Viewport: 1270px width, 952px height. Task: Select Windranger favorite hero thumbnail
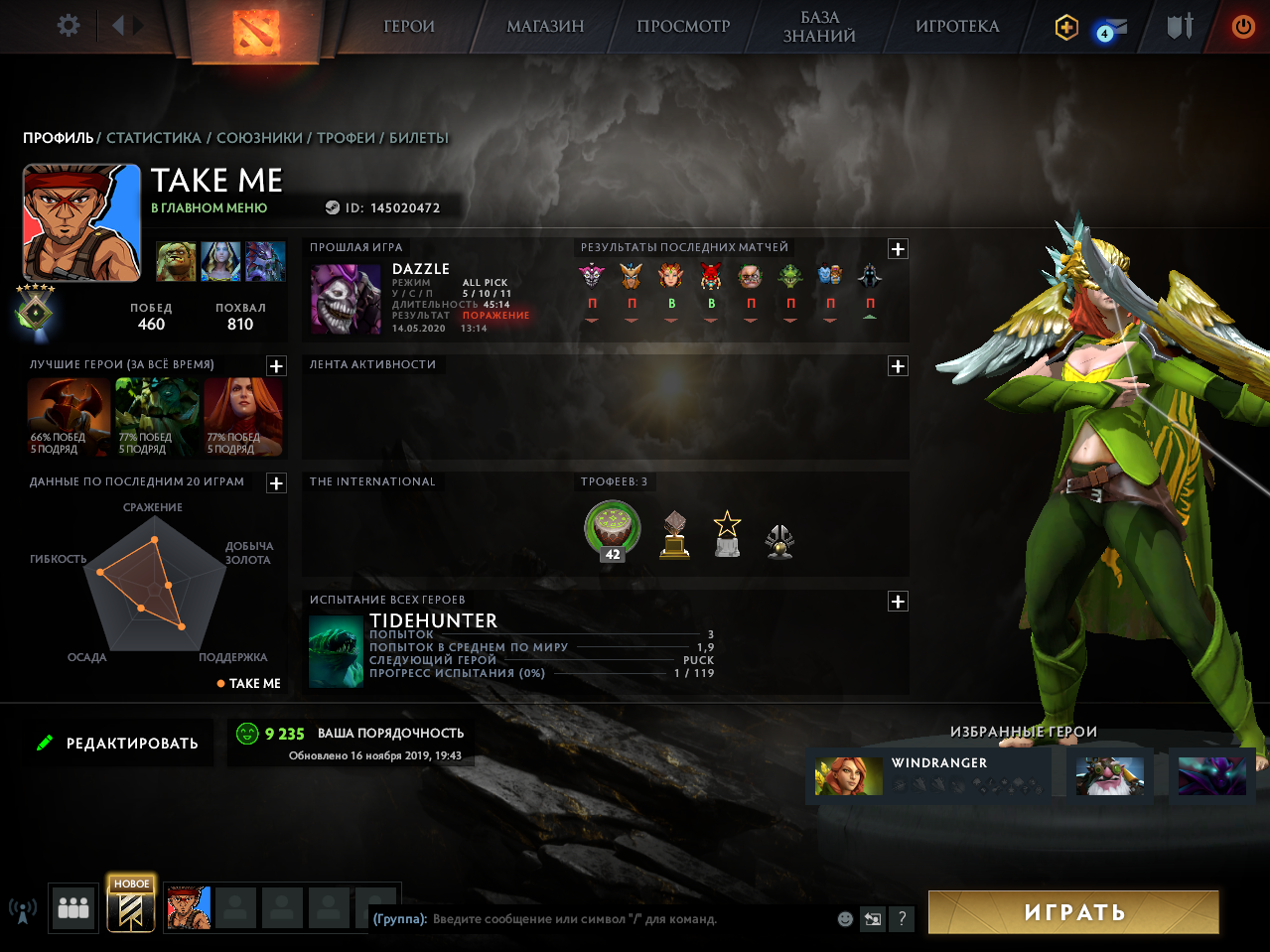(849, 776)
